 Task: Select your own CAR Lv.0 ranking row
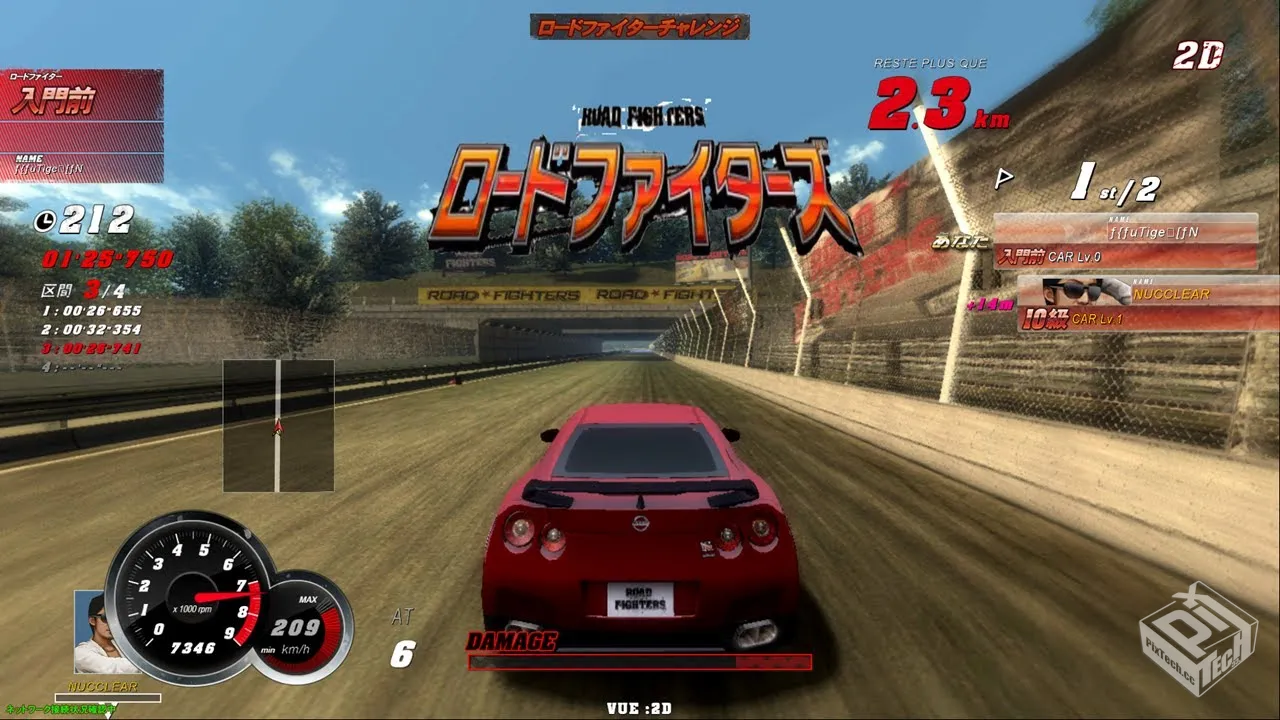point(1125,243)
